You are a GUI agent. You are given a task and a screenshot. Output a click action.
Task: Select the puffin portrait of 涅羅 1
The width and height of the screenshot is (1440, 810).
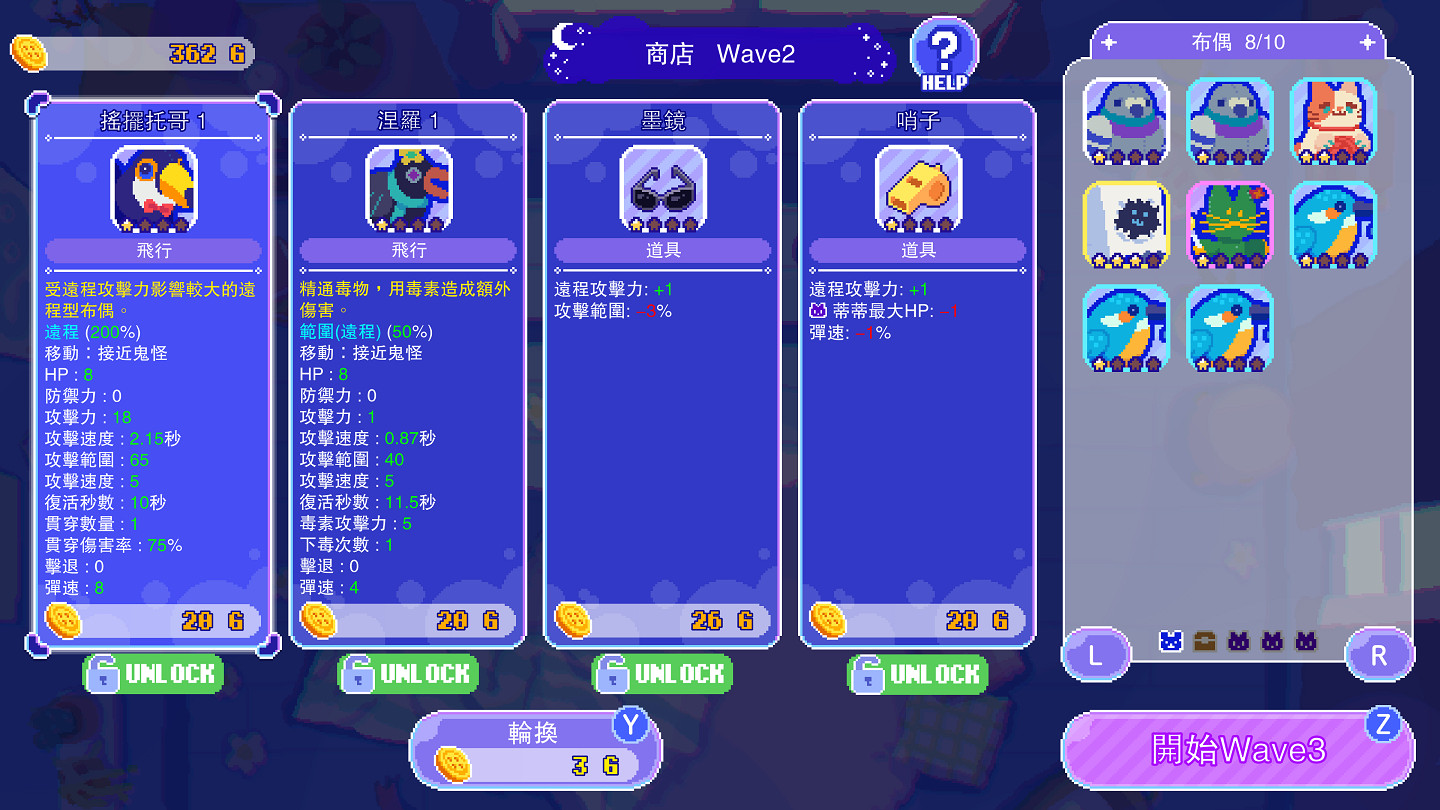tap(408, 190)
